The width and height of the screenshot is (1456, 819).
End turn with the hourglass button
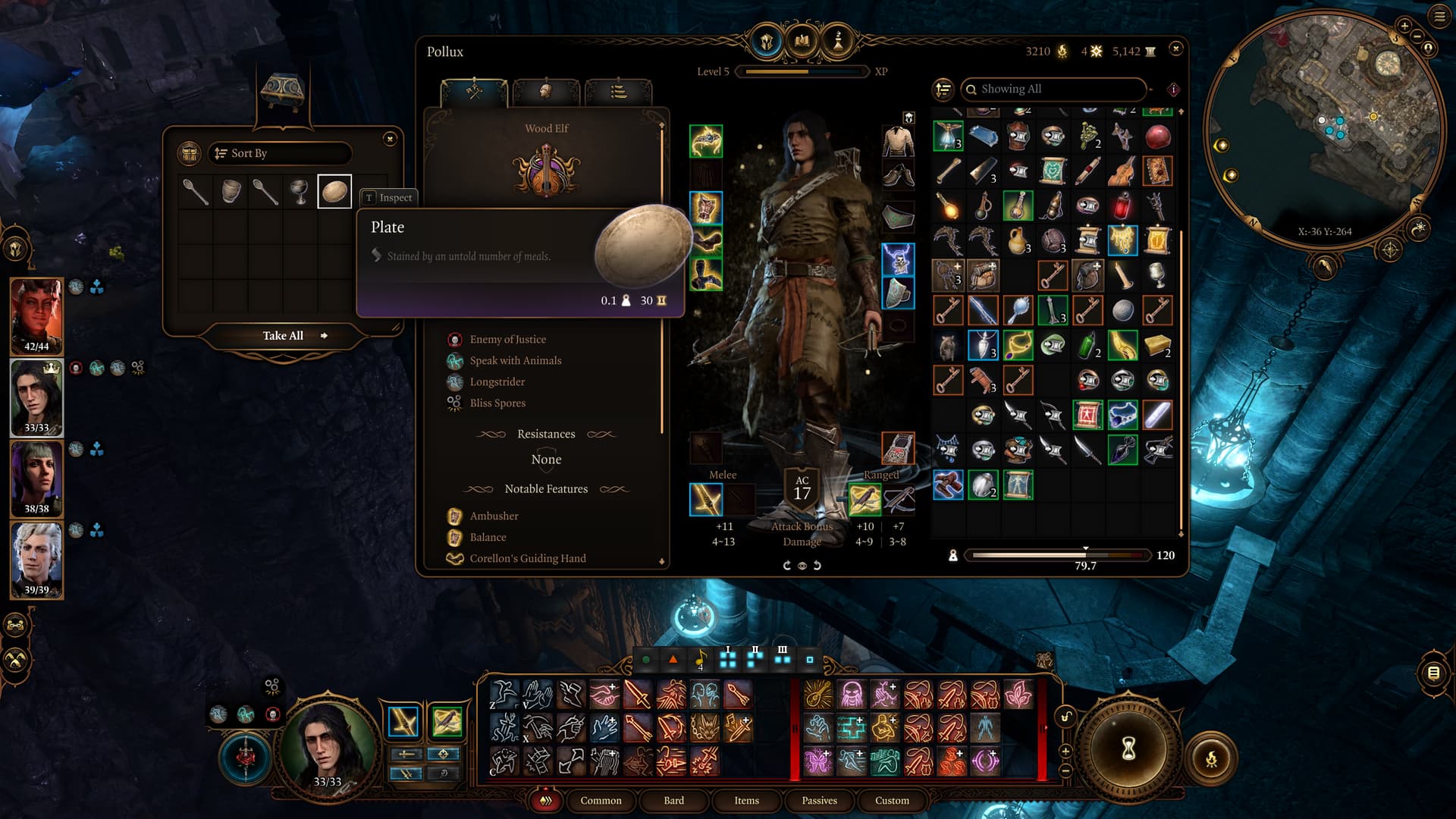(1128, 749)
